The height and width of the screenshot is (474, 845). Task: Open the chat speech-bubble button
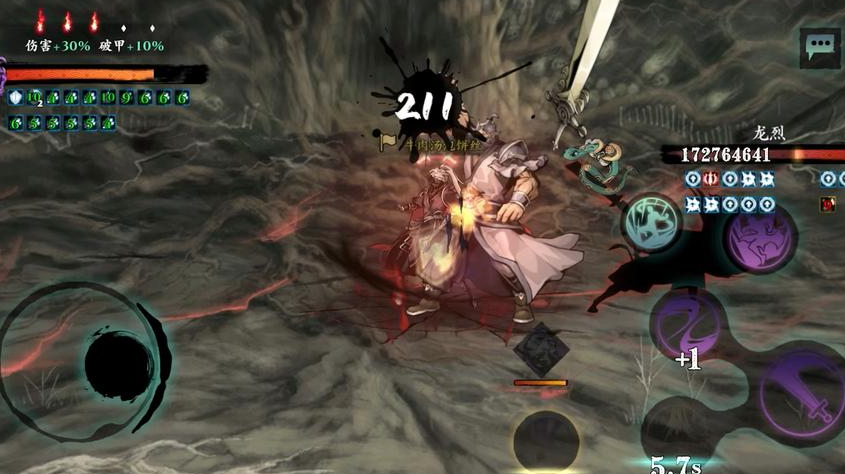click(819, 46)
